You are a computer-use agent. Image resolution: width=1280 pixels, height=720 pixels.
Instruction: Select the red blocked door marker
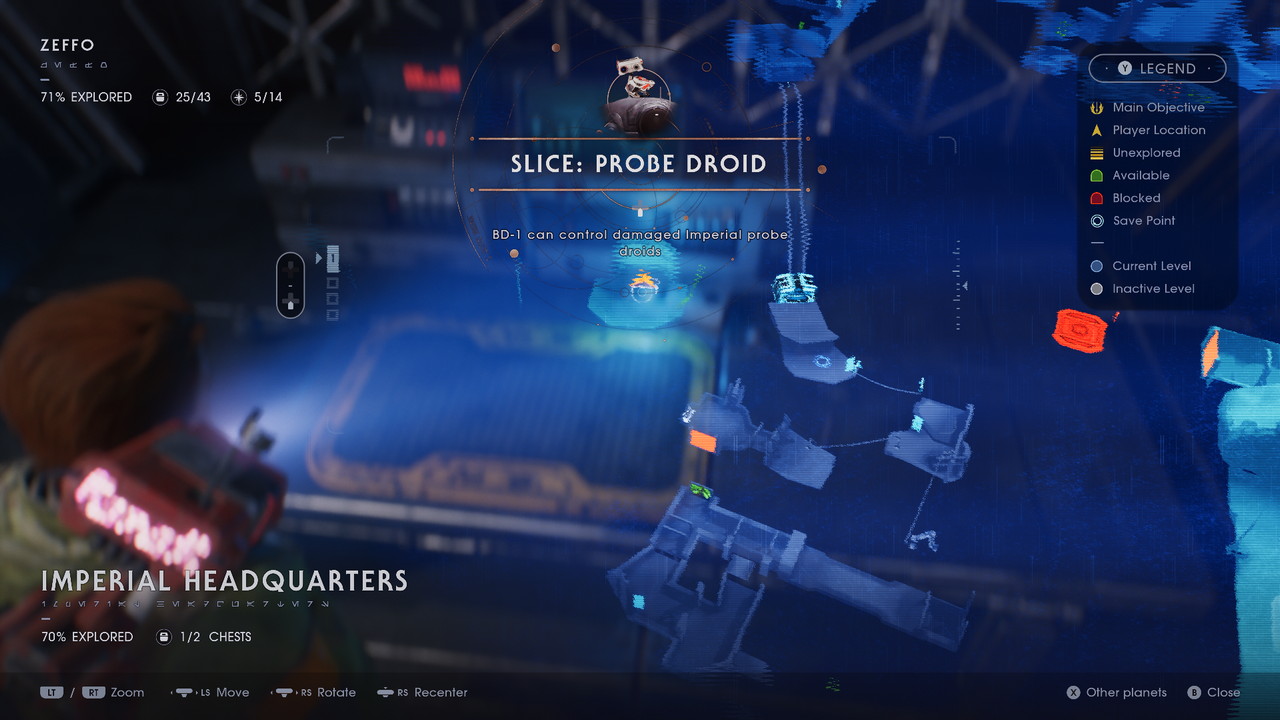[1078, 329]
